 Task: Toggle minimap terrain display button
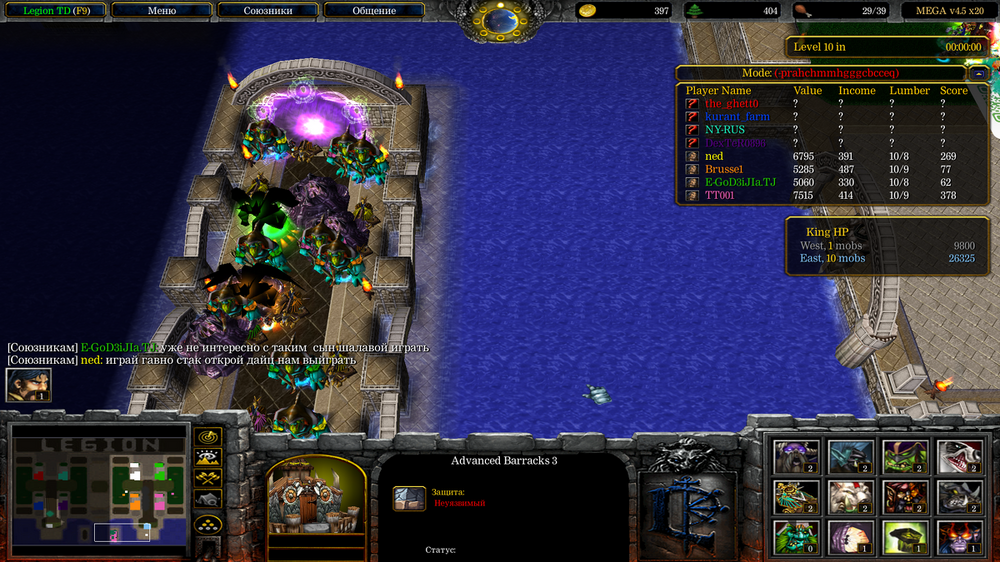208,458
